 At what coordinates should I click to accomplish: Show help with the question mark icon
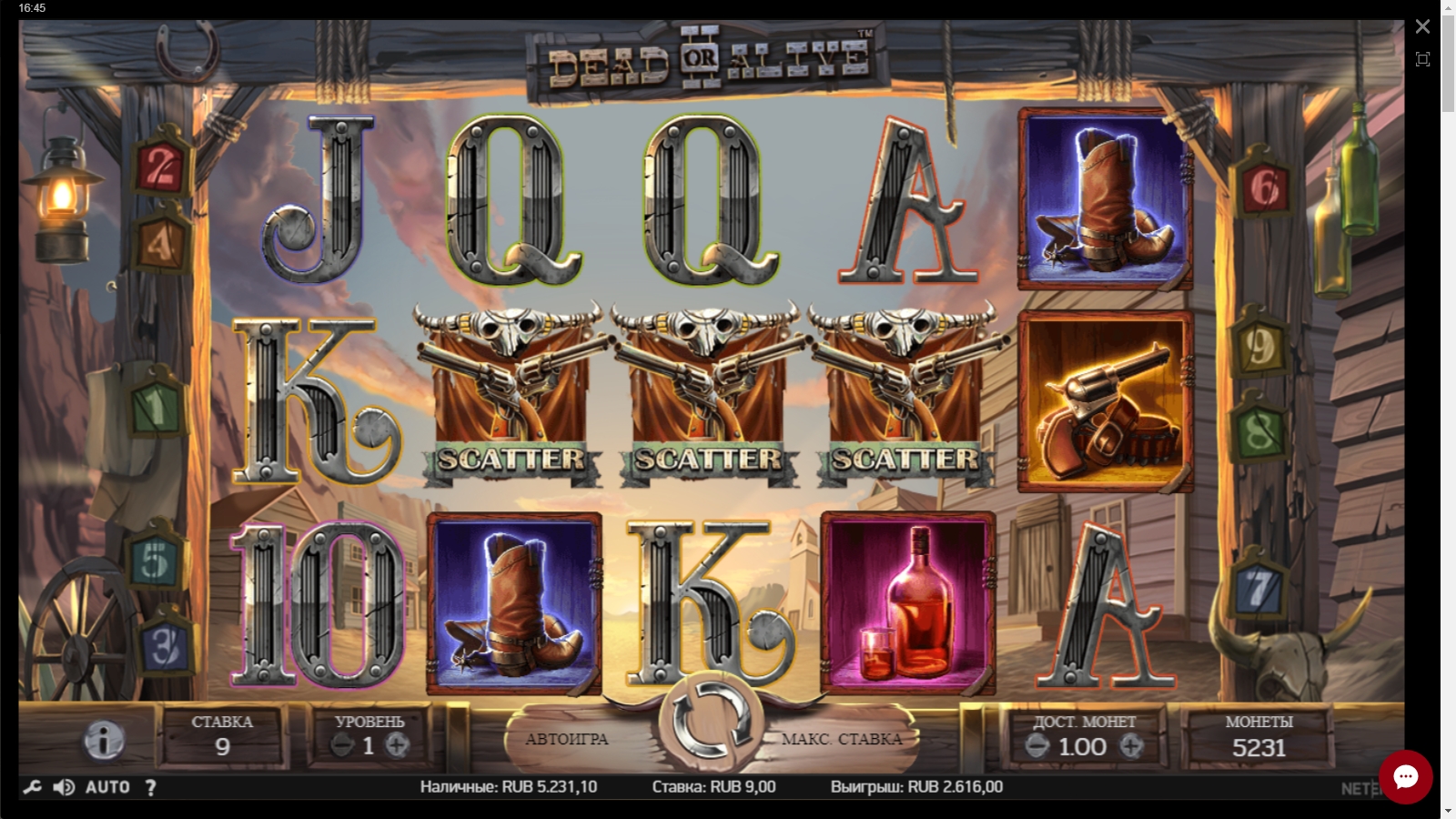pos(151,788)
